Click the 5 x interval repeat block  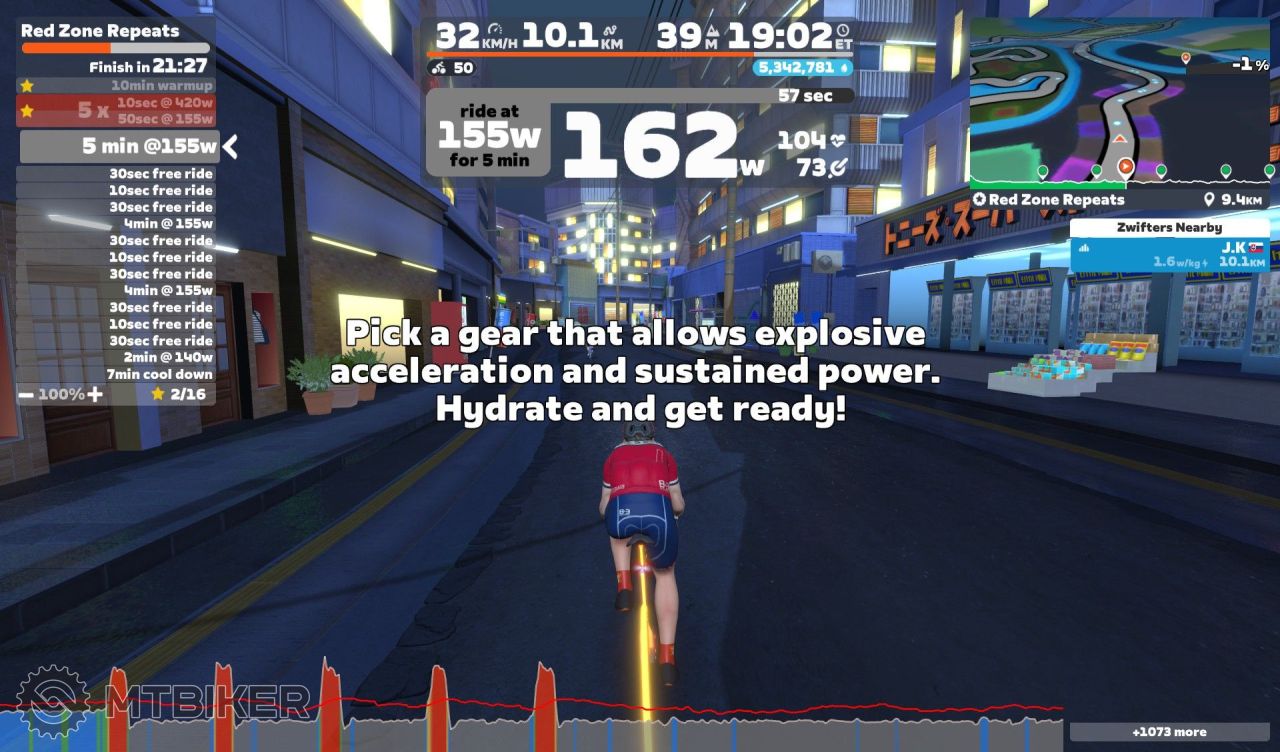(116, 111)
